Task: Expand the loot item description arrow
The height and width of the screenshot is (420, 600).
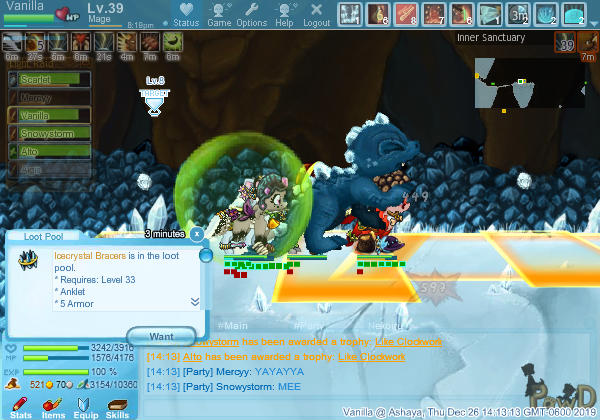Action: pyautogui.click(x=195, y=301)
